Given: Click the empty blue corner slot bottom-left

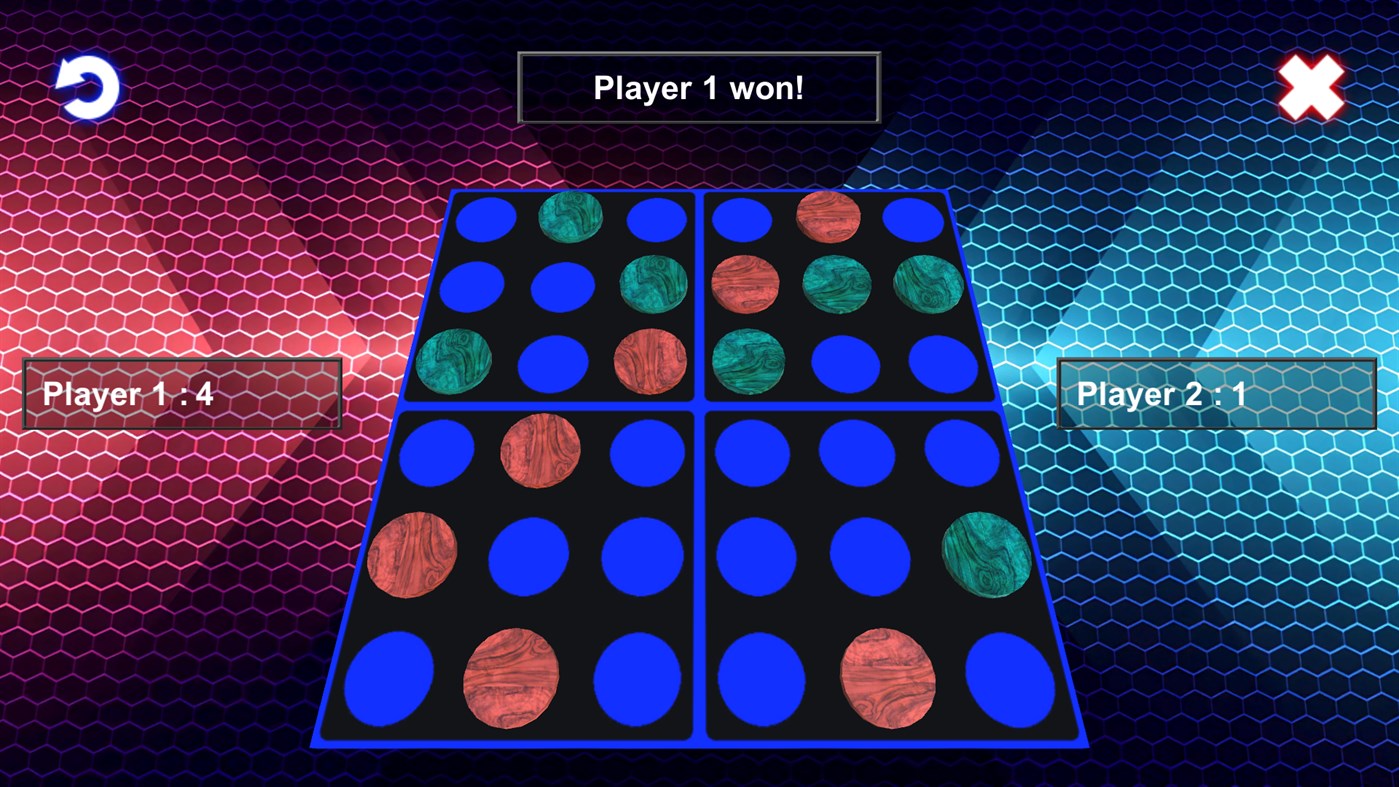Looking at the screenshot, I should point(388,678).
